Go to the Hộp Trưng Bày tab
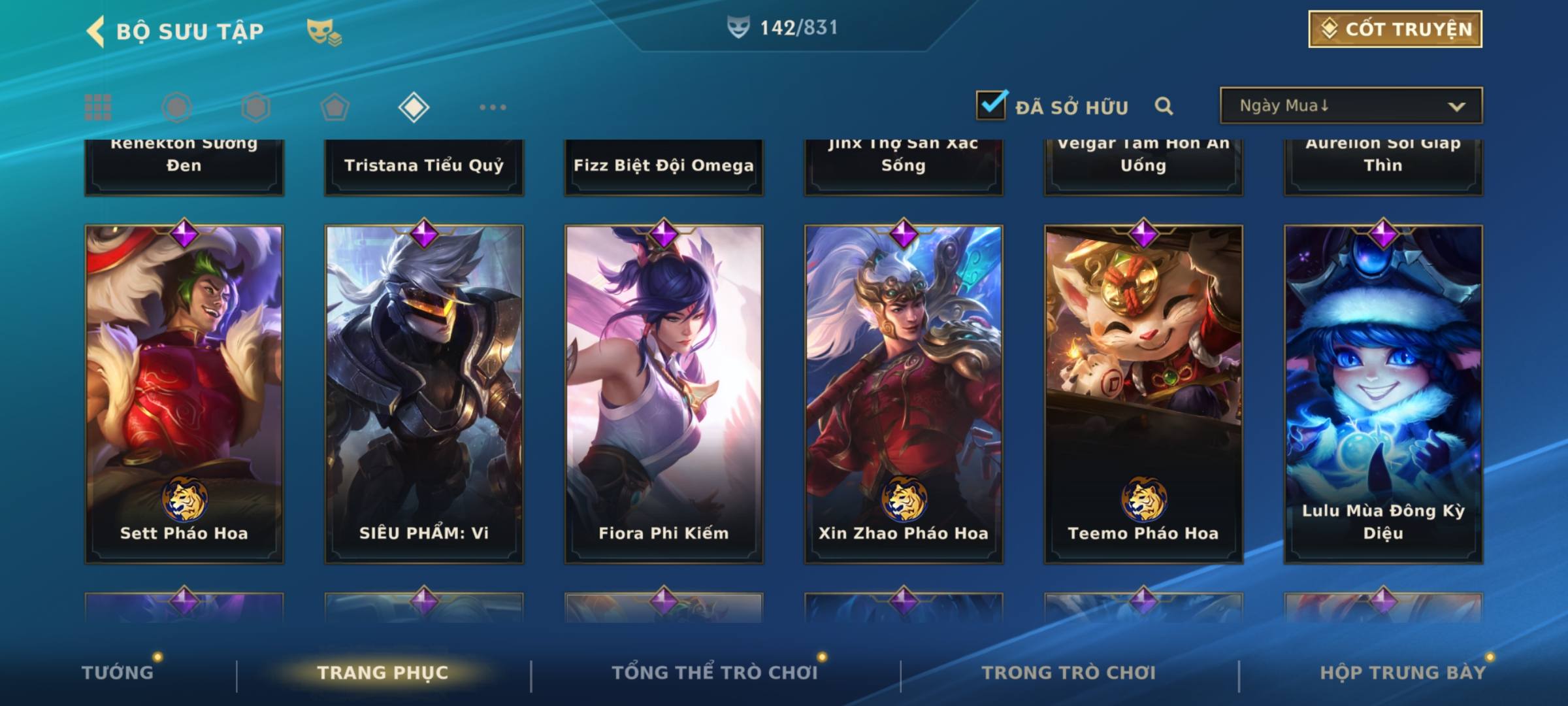The width and height of the screenshot is (1568, 706). 1403,673
